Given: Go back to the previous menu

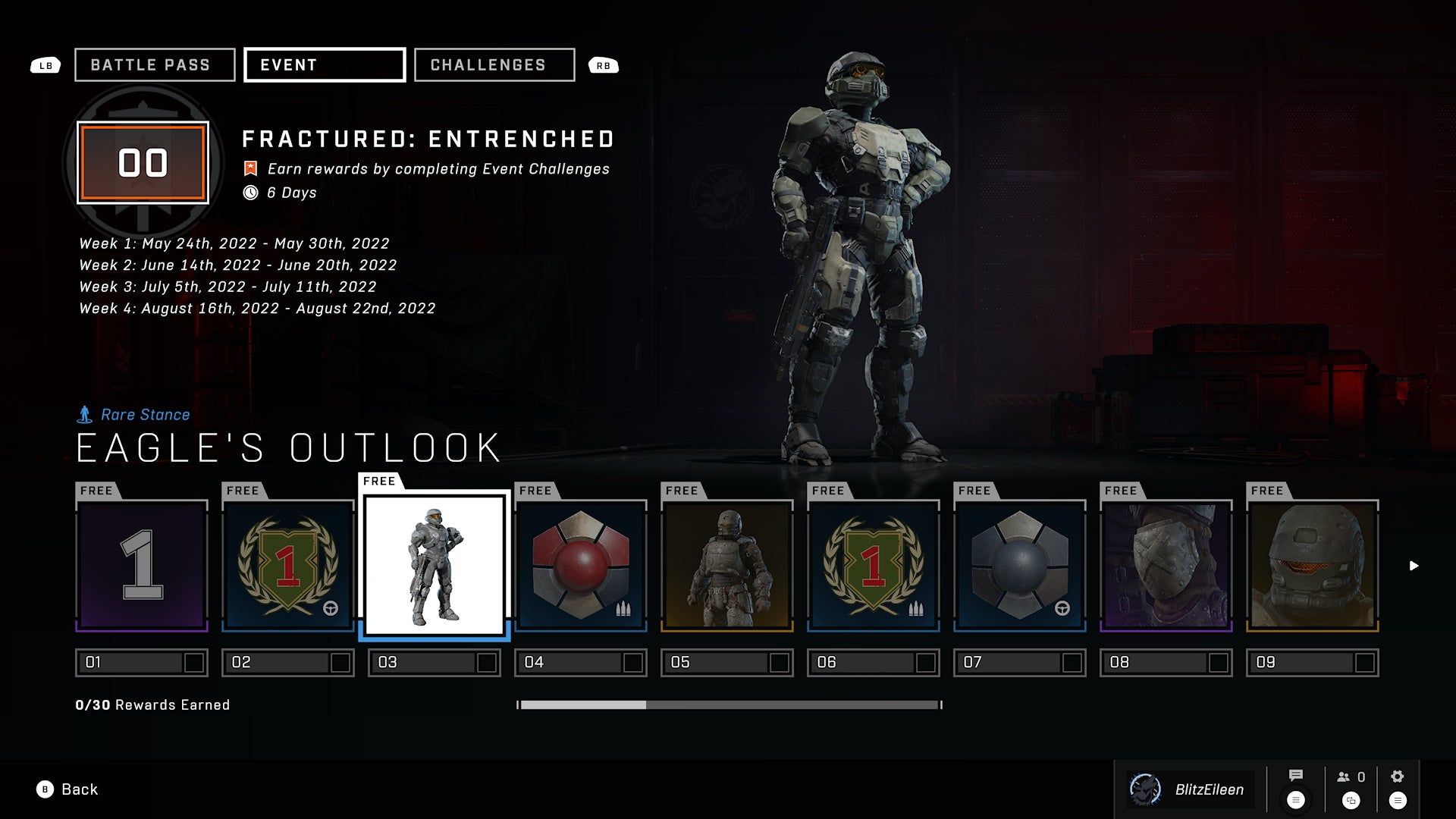Looking at the screenshot, I should [x=68, y=789].
